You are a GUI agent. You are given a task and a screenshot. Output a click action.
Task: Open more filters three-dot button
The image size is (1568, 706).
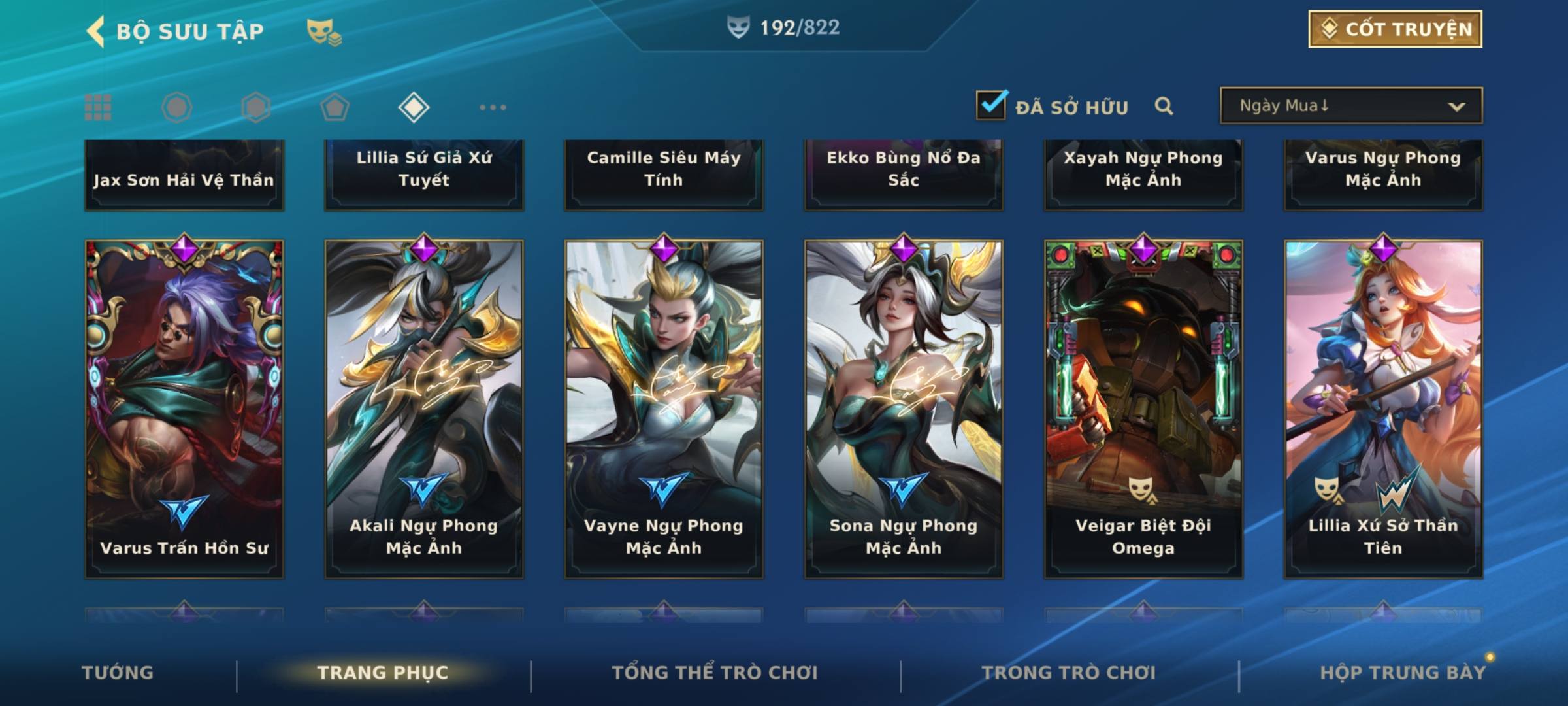pos(493,107)
